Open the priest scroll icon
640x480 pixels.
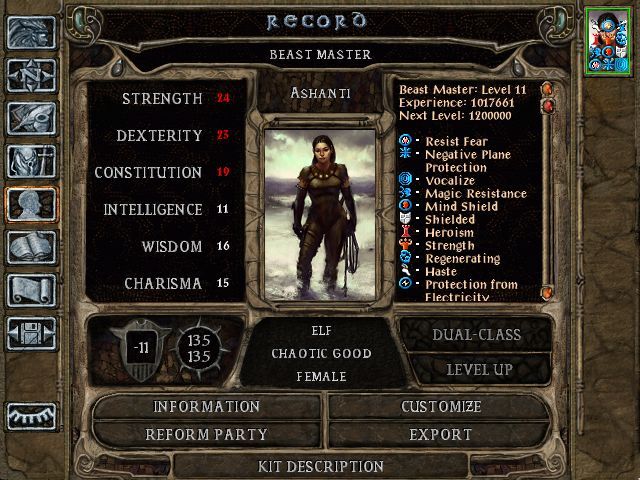pos(30,290)
